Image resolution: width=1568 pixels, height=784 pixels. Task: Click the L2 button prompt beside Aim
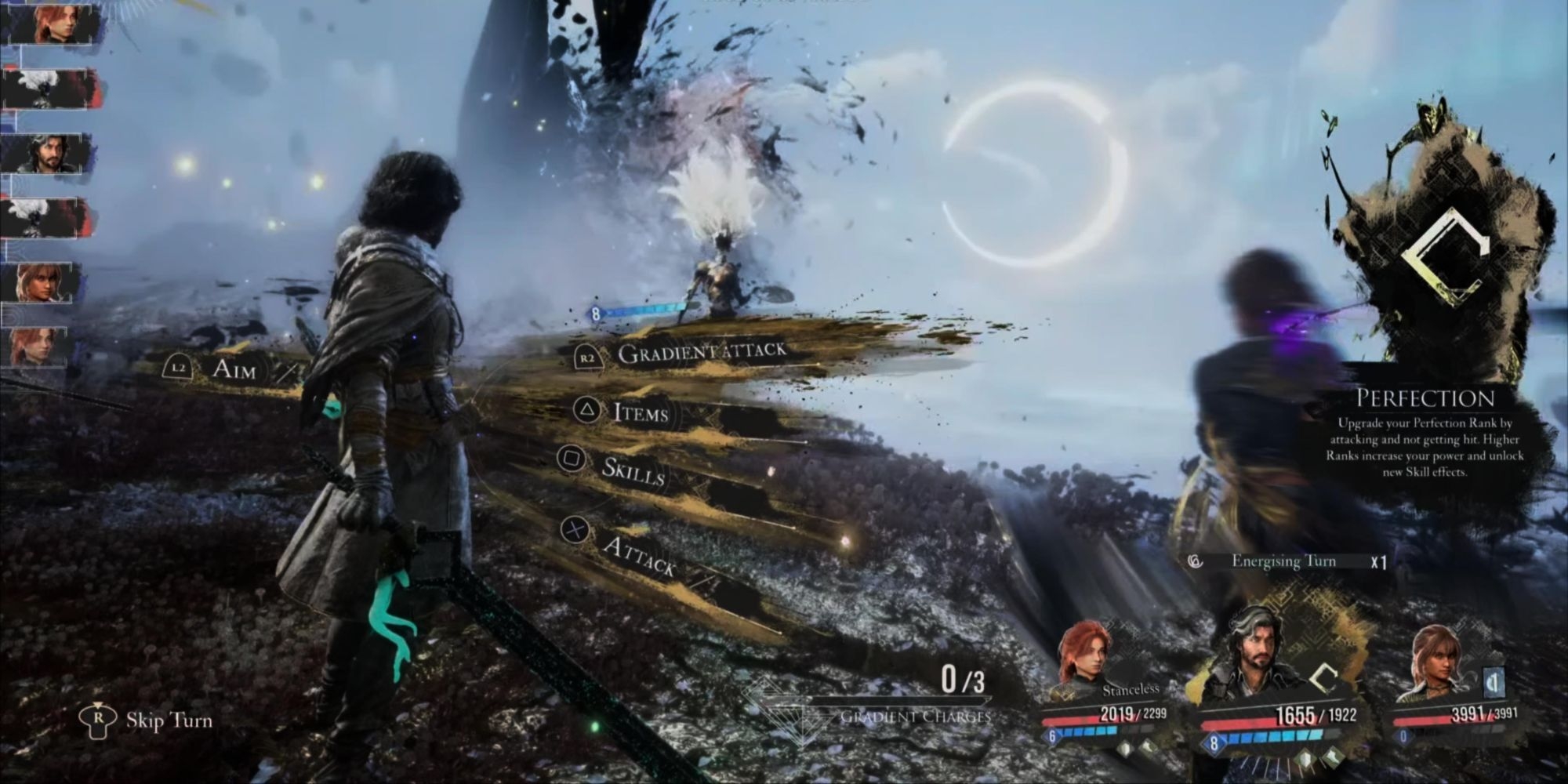point(179,365)
